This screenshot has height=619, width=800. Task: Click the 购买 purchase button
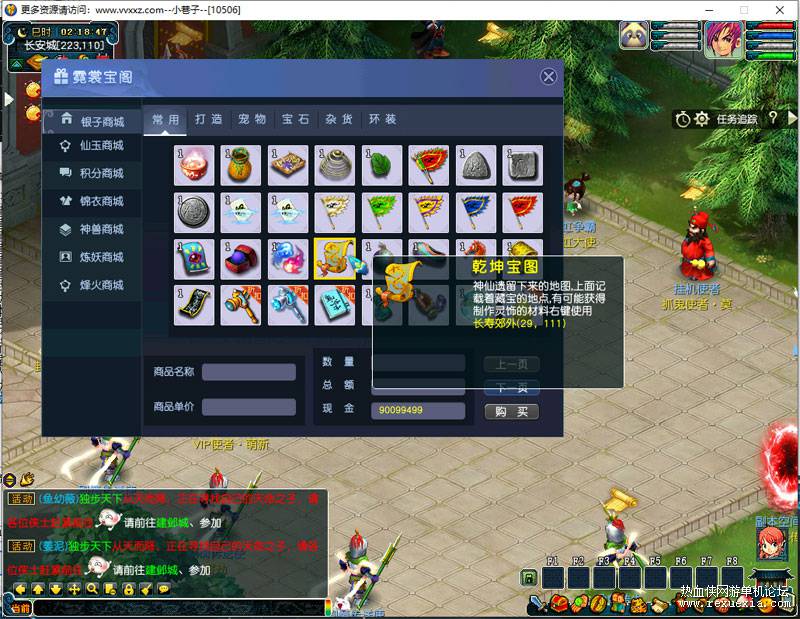(511, 412)
